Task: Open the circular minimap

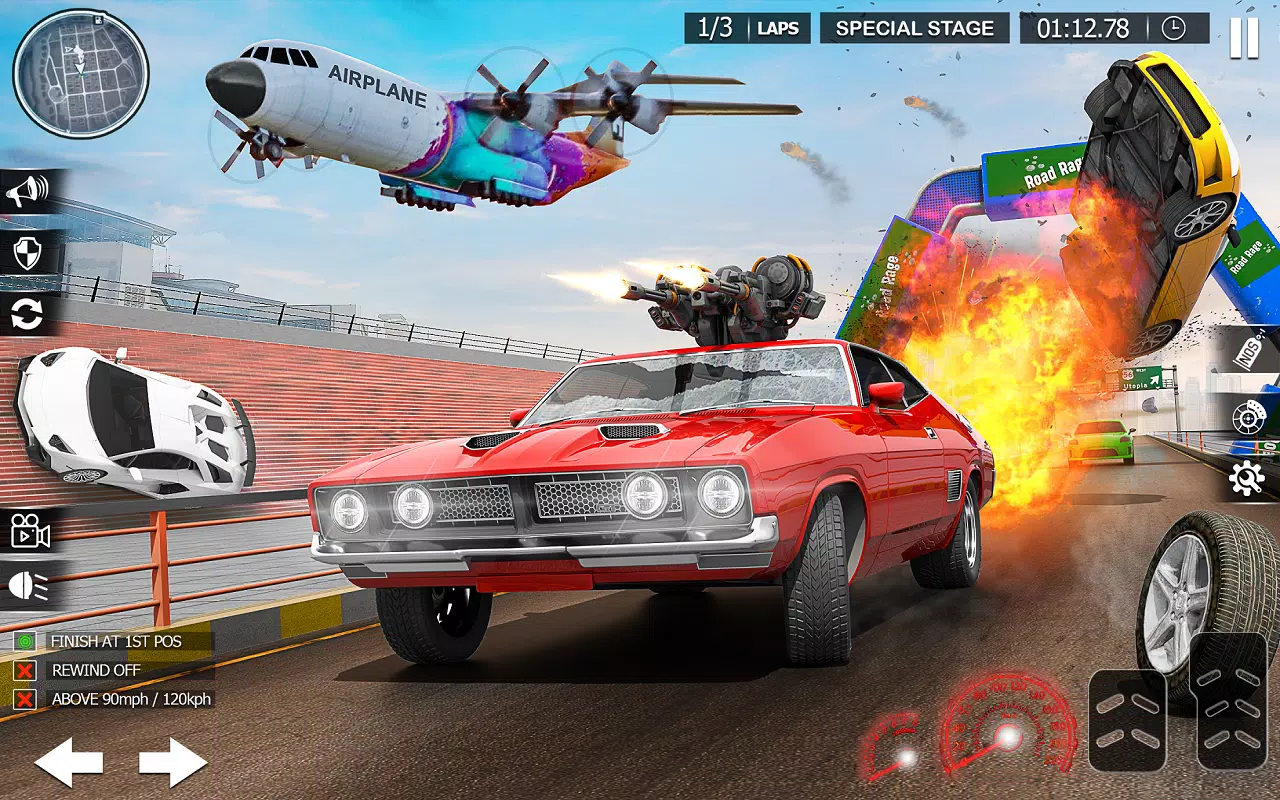Action: pos(81,74)
